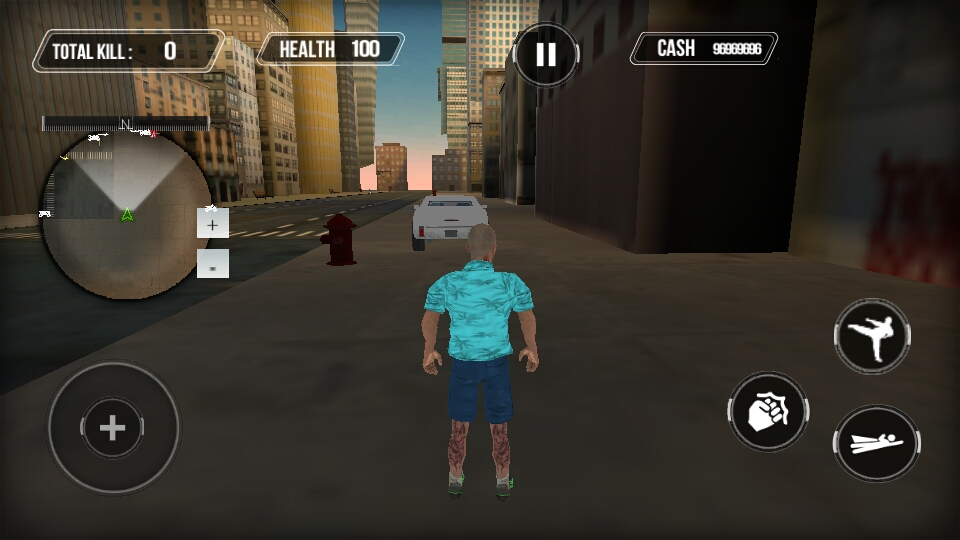Zoom out the minimap with minus button

pyautogui.click(x=212, y=264)
